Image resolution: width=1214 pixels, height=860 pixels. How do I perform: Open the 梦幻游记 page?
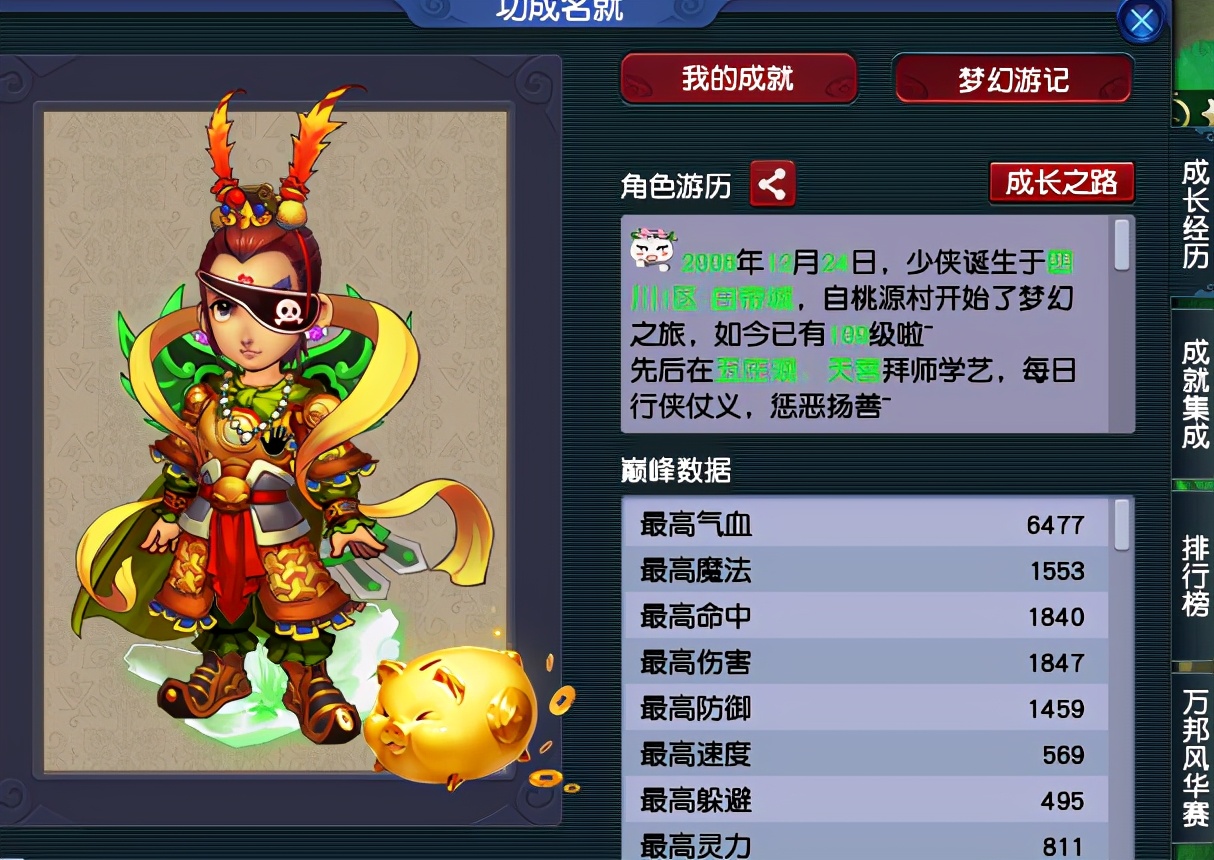point(1013,80)
